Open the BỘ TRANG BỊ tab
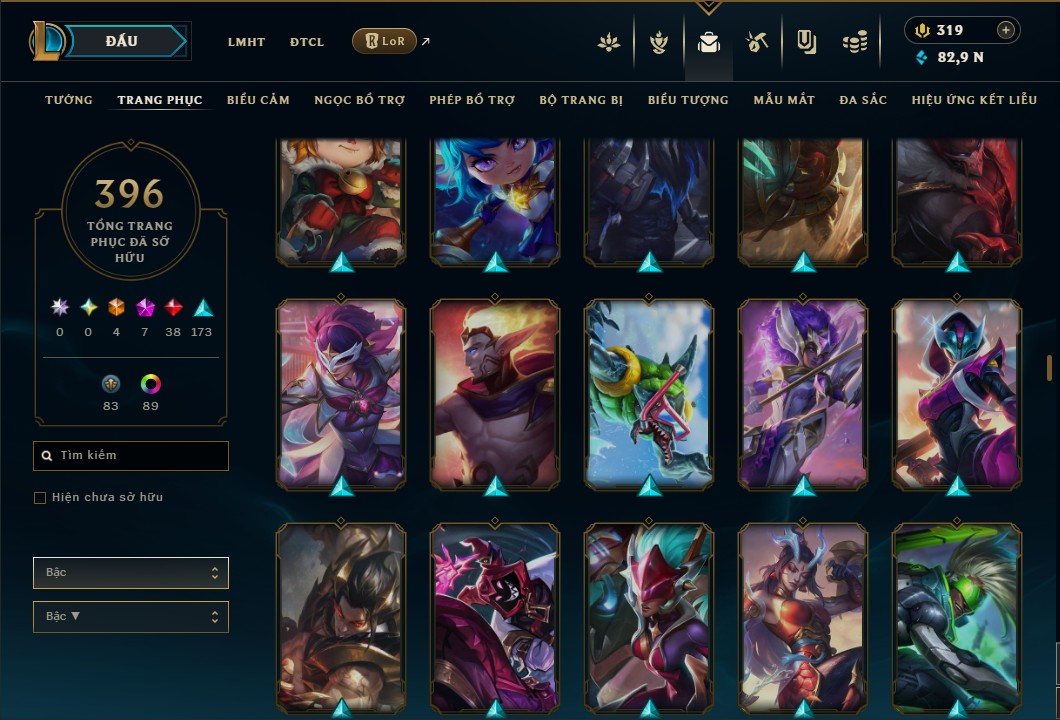Image resolution: width=1060 pixels, height=720 pixels. [x=581, y=100]
